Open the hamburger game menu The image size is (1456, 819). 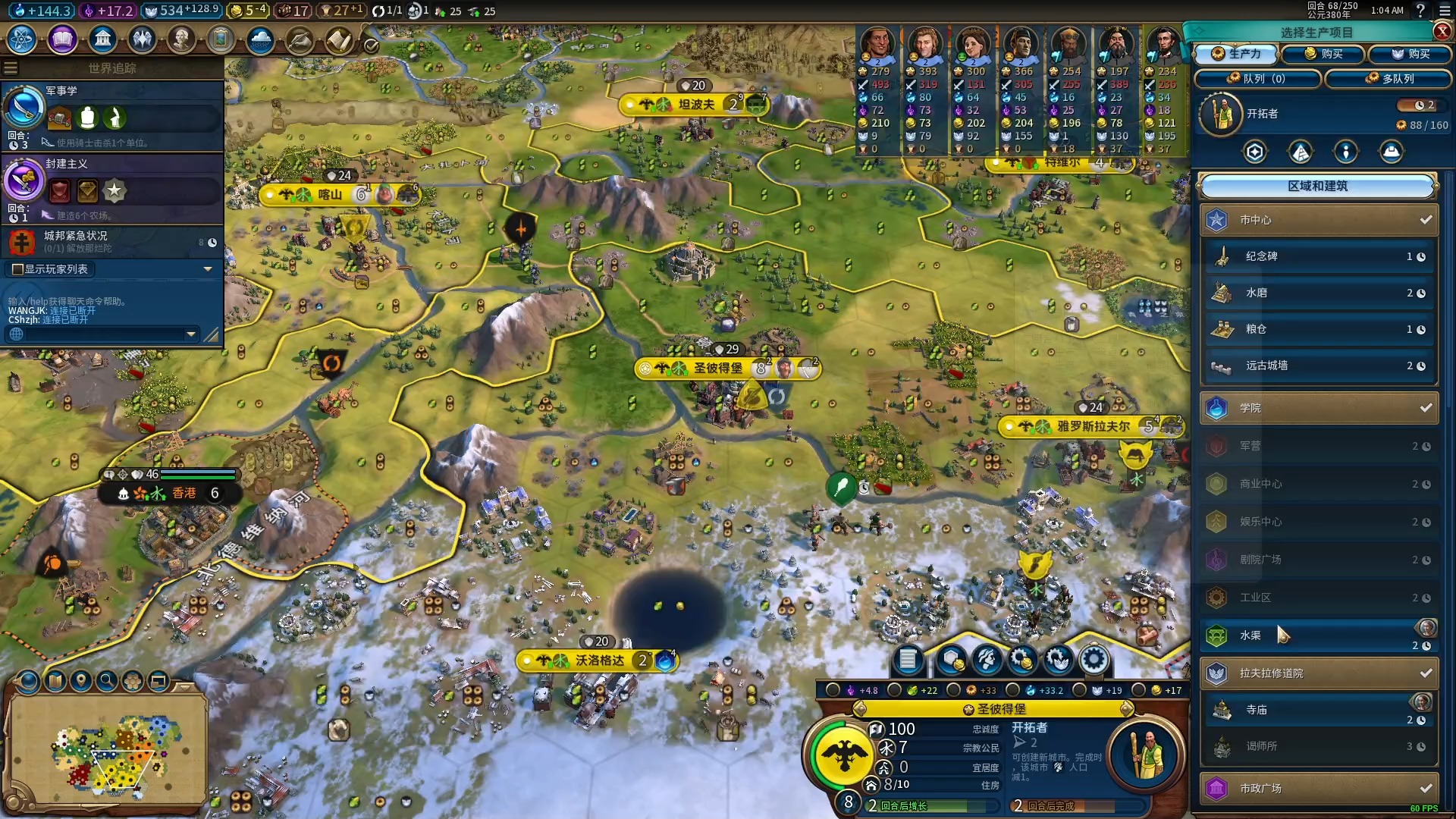coord(1445,11)
